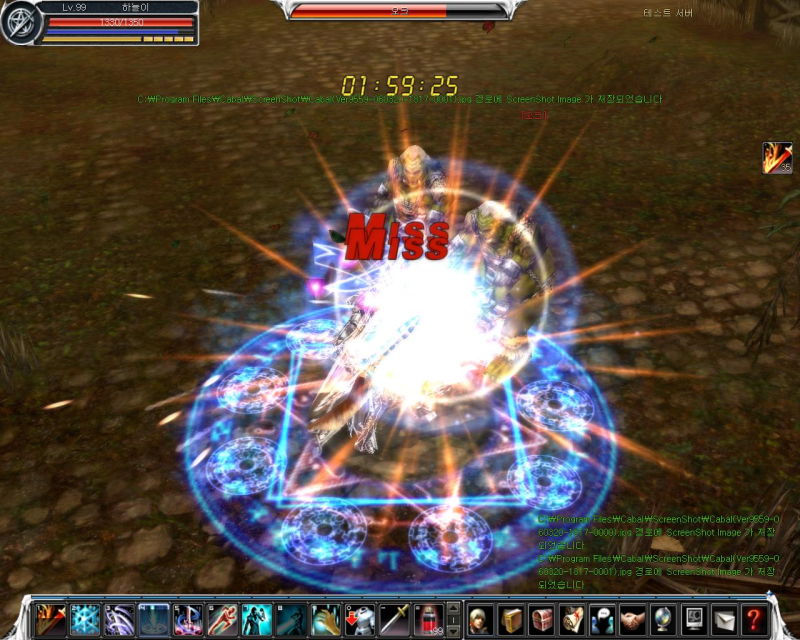The image size is (800, 640).
Task: Open the computer monitor options menu
Action: [x=693, y=619]
